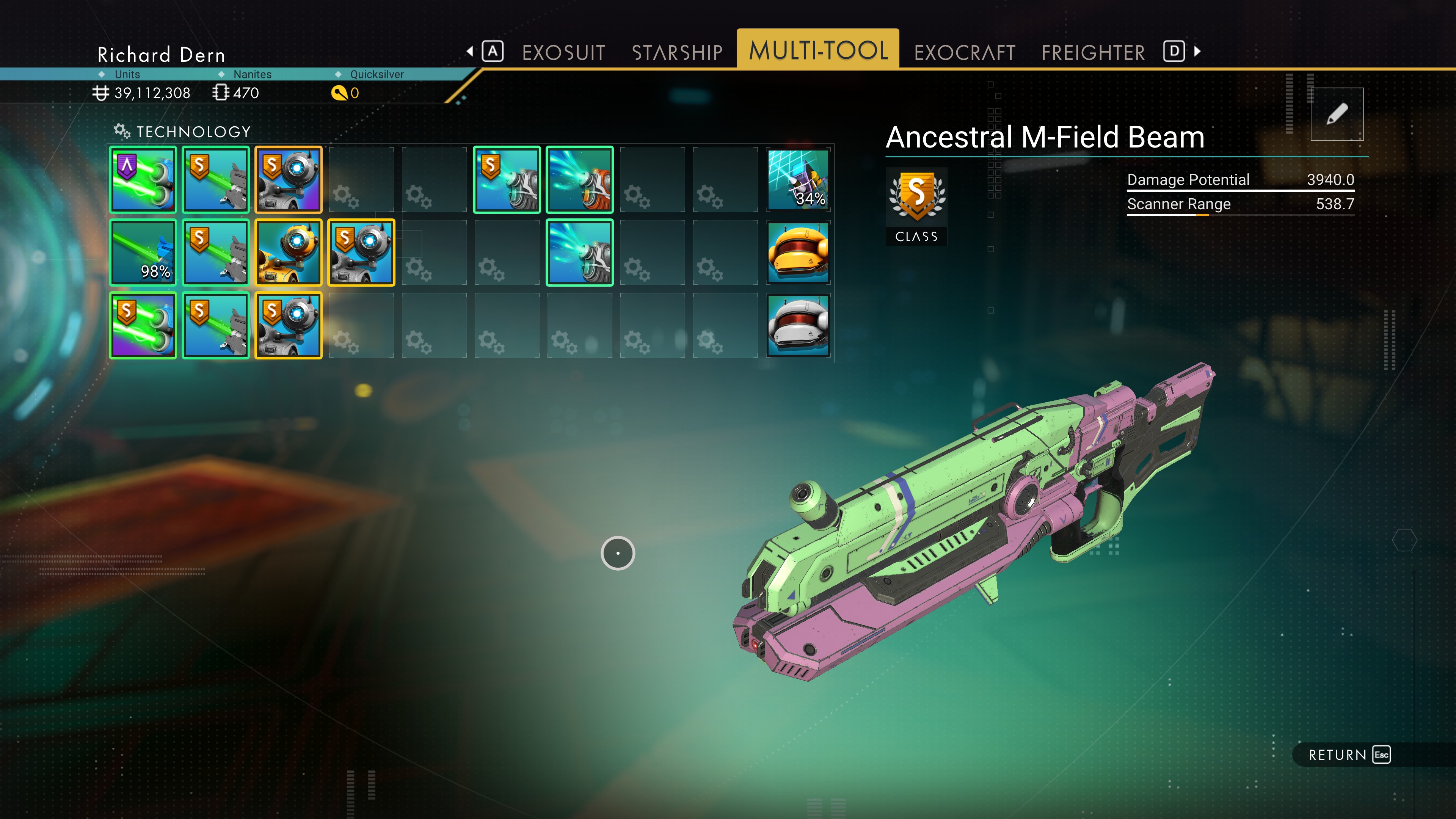1456x819 pixels.
Task: Pick the S-class upgrade with purple background
Action: pyautogui.click(x=143, y=326)
